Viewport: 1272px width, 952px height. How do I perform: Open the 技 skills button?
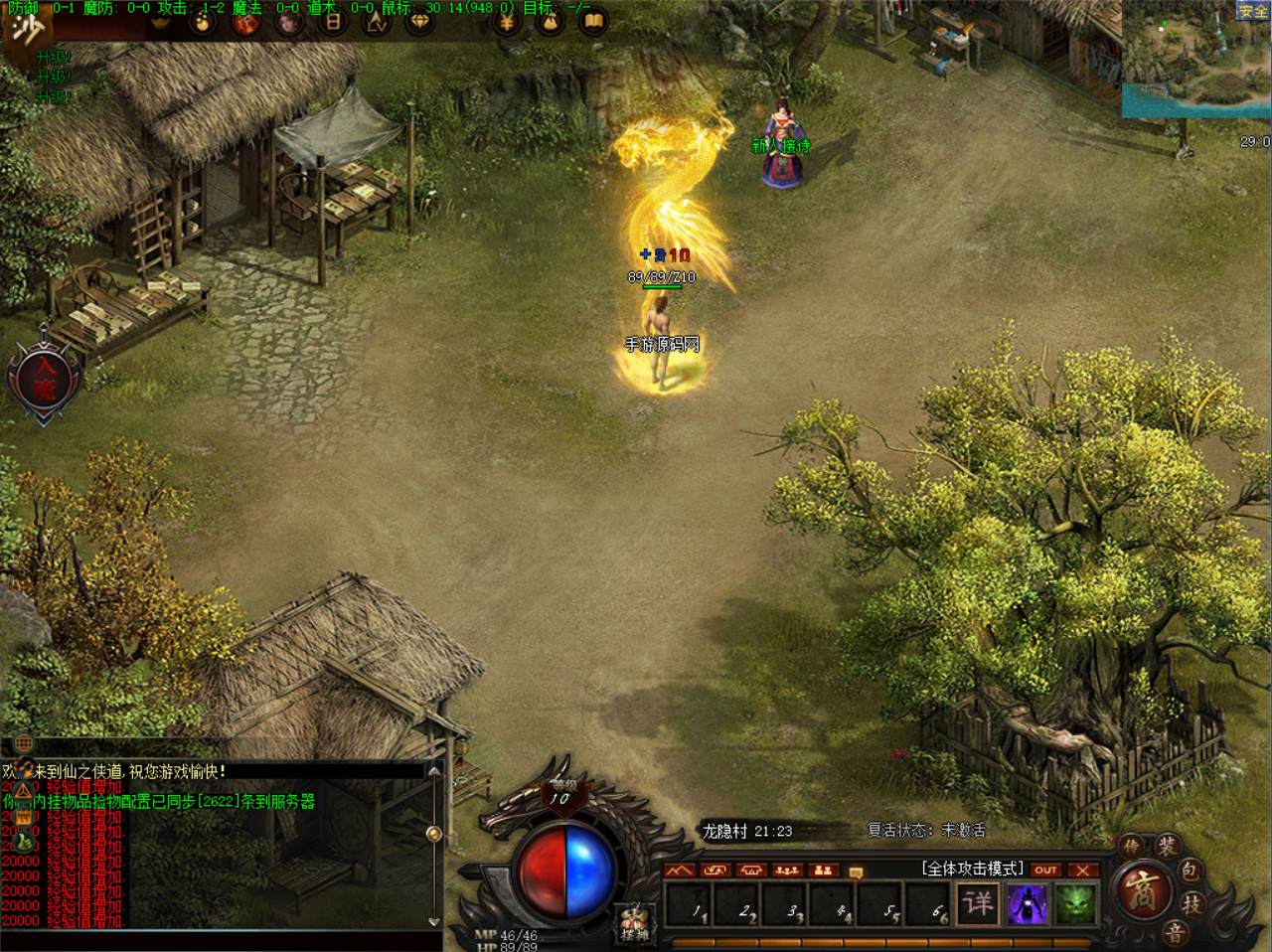coord(1192,904)
